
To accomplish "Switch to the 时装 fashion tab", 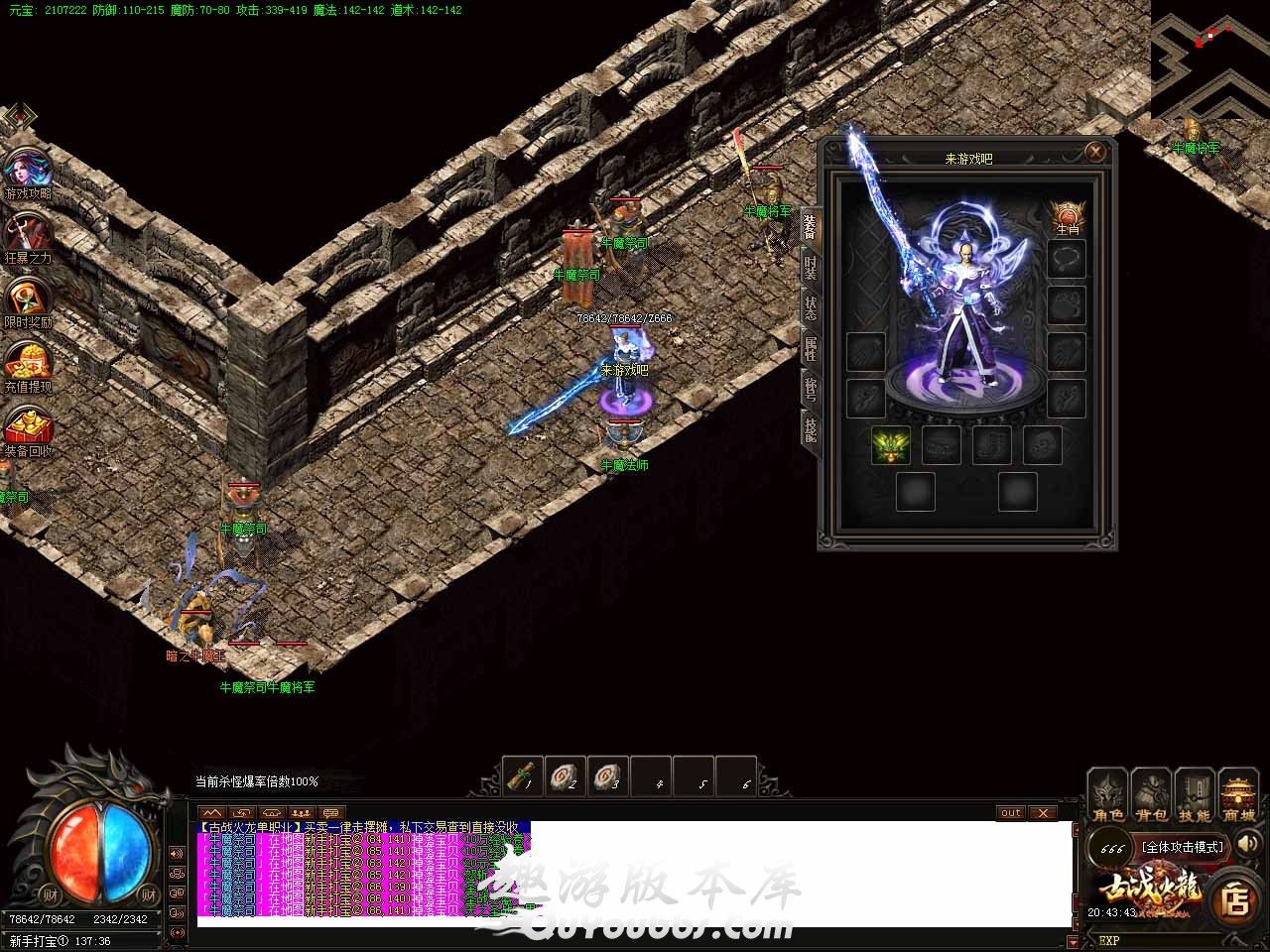I will point(811,268).
